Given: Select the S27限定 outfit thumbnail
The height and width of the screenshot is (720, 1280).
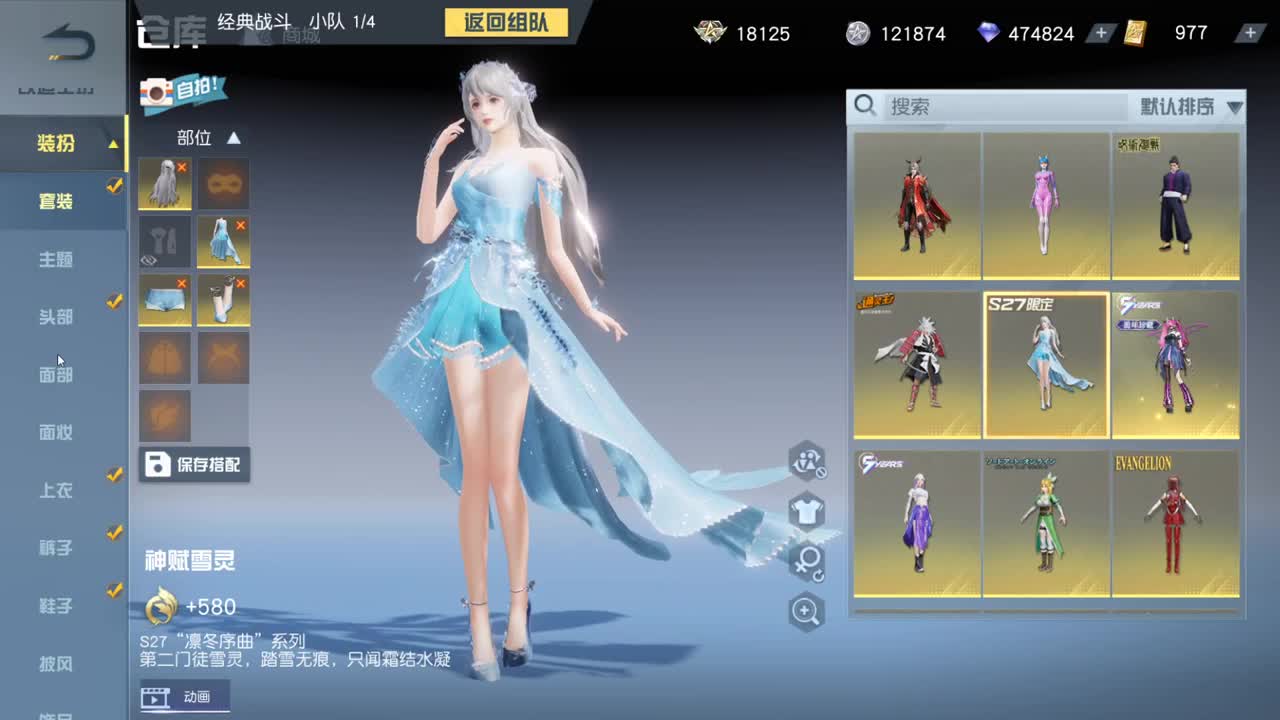Looking at the screenshot, I should coord(1045,365).
